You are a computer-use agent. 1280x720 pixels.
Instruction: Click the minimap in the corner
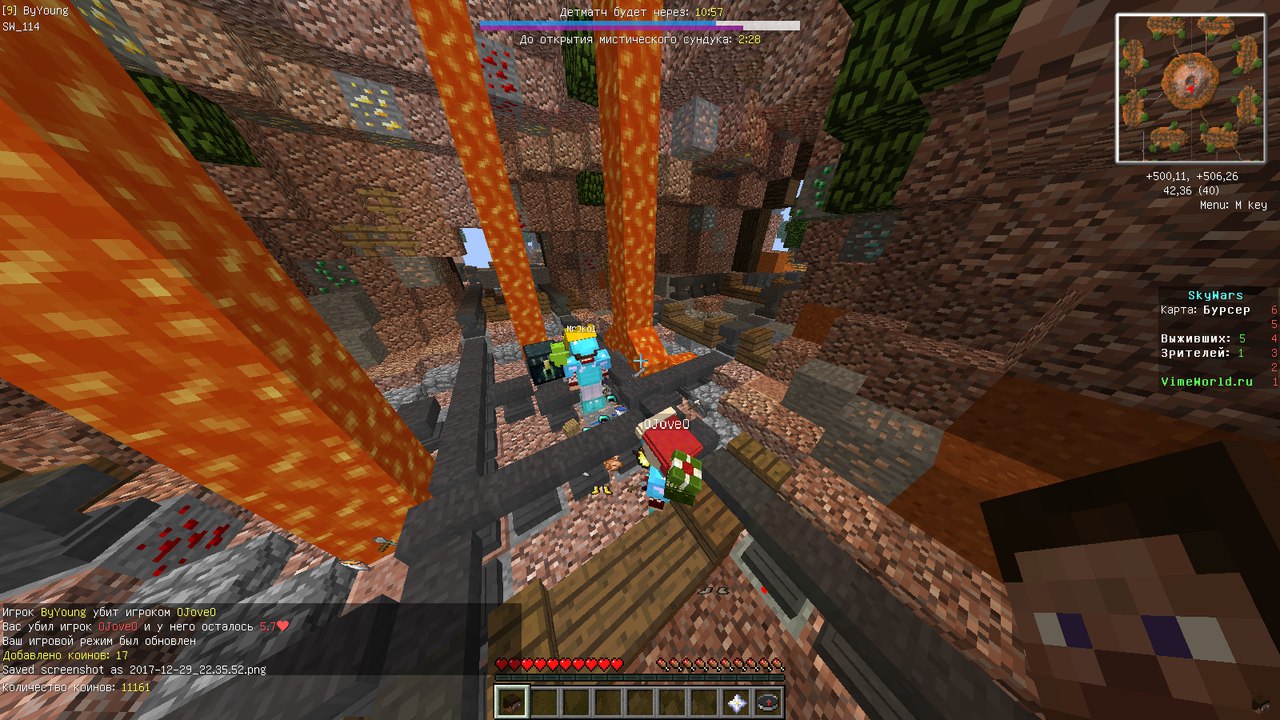click(x=1192, y=89)
